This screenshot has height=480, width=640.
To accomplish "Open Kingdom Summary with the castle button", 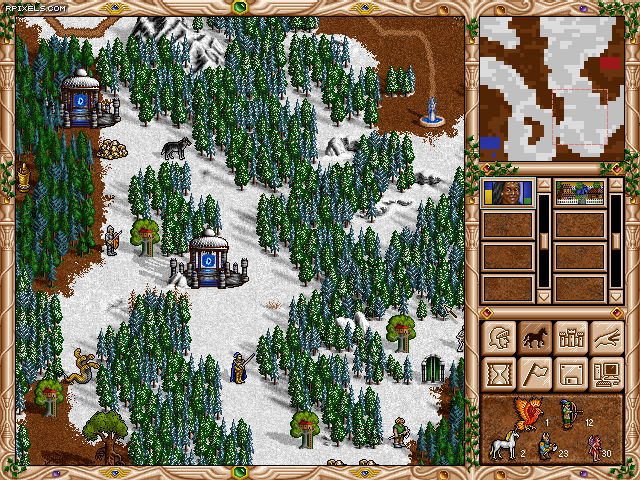I will pyautogui.click(x=570, y=338).
